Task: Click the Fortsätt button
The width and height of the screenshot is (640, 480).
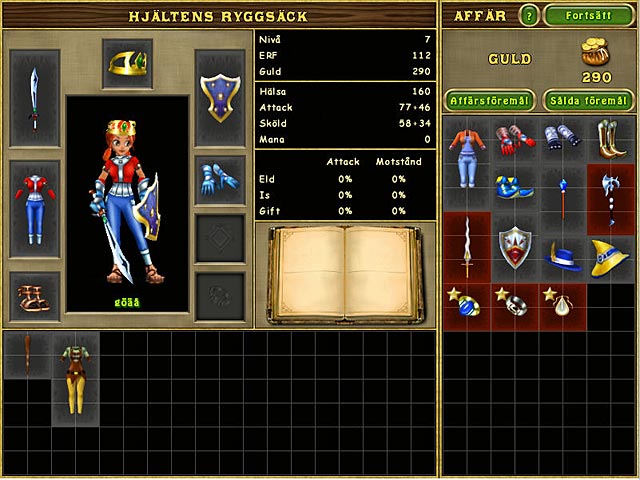Action: 590,16
